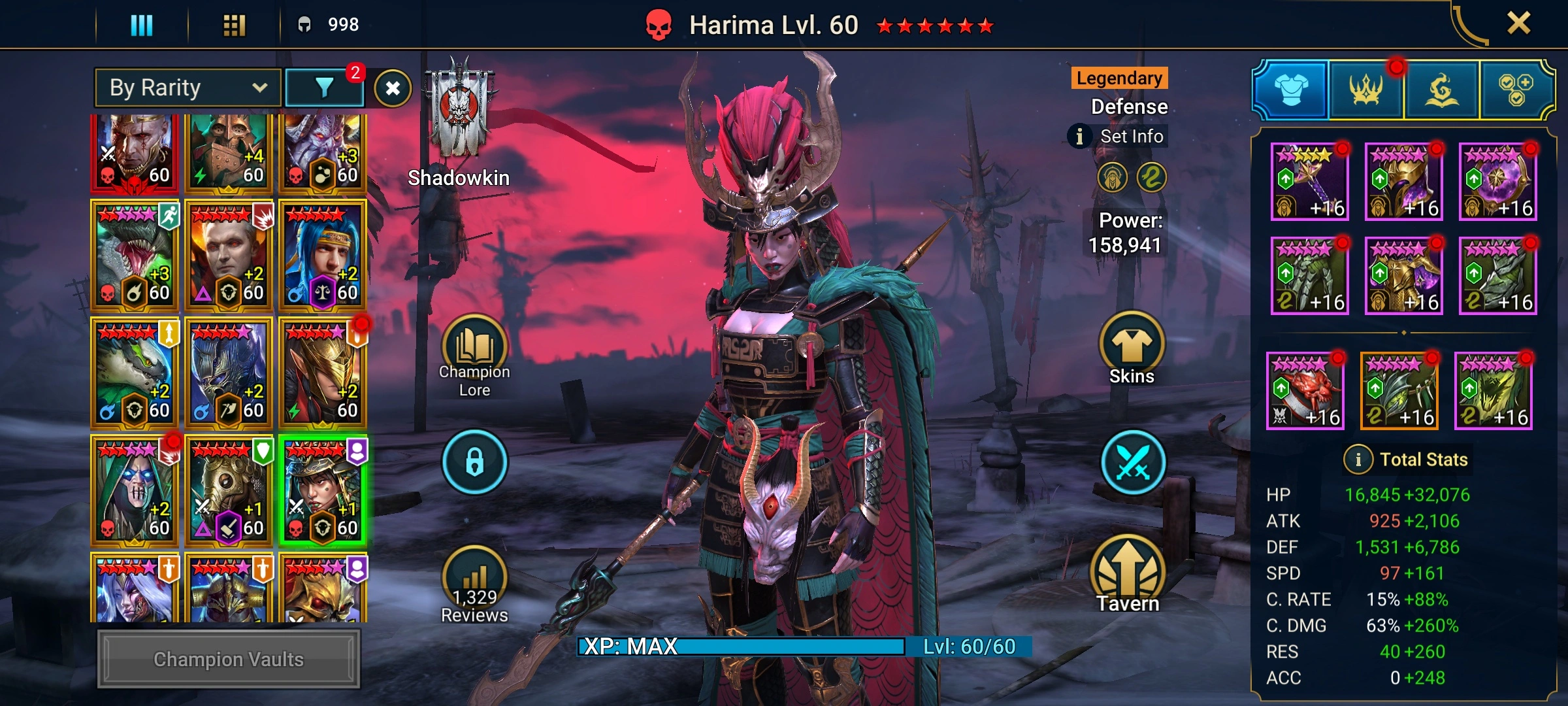Viewport: 1568px width, 706px height.
Task: Toggle the champion lock button
Action: [474, 462]
